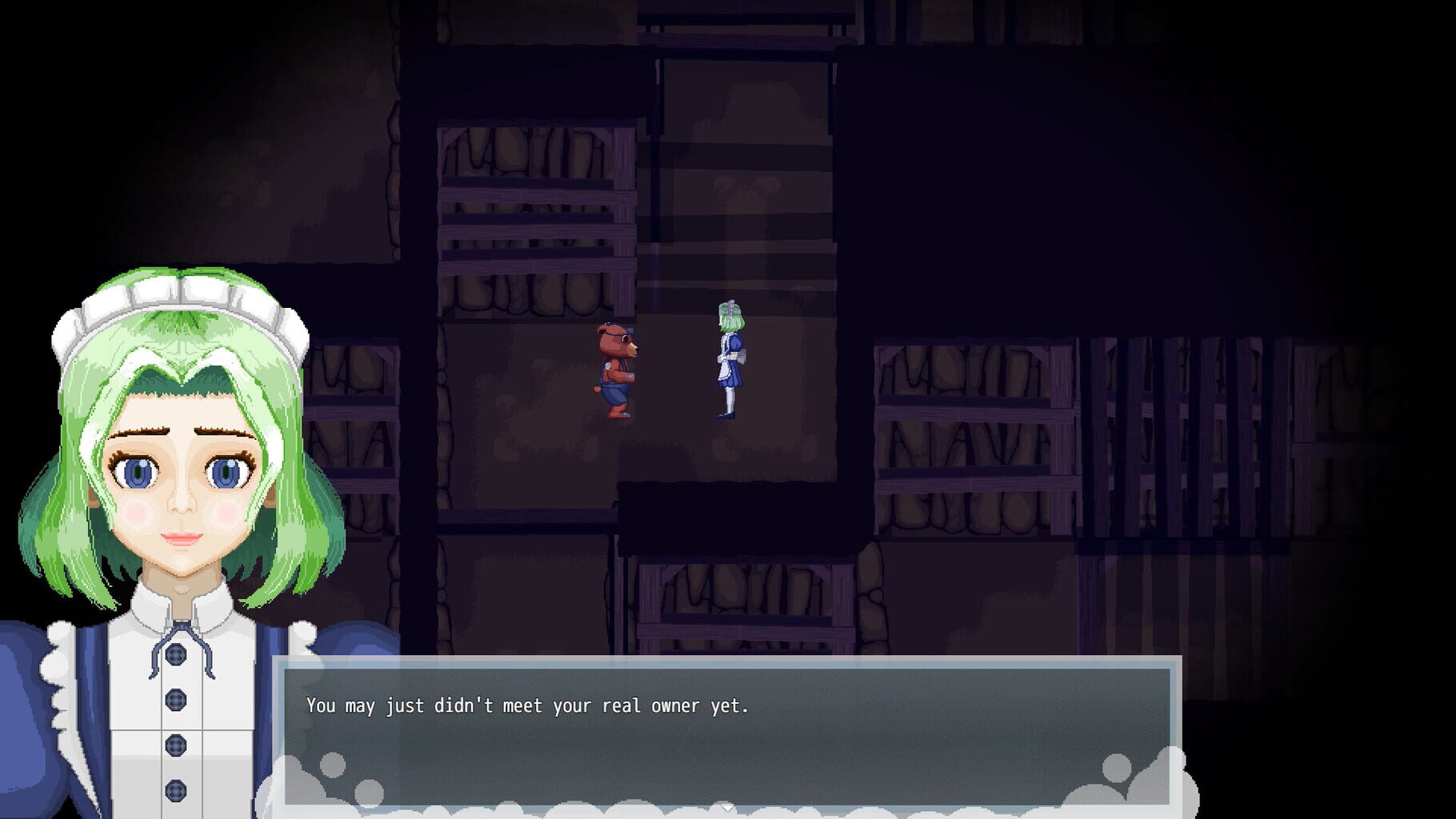Click the white patch on the bear's overalls
Screen dimensions: 1456x819
point(608,366)
